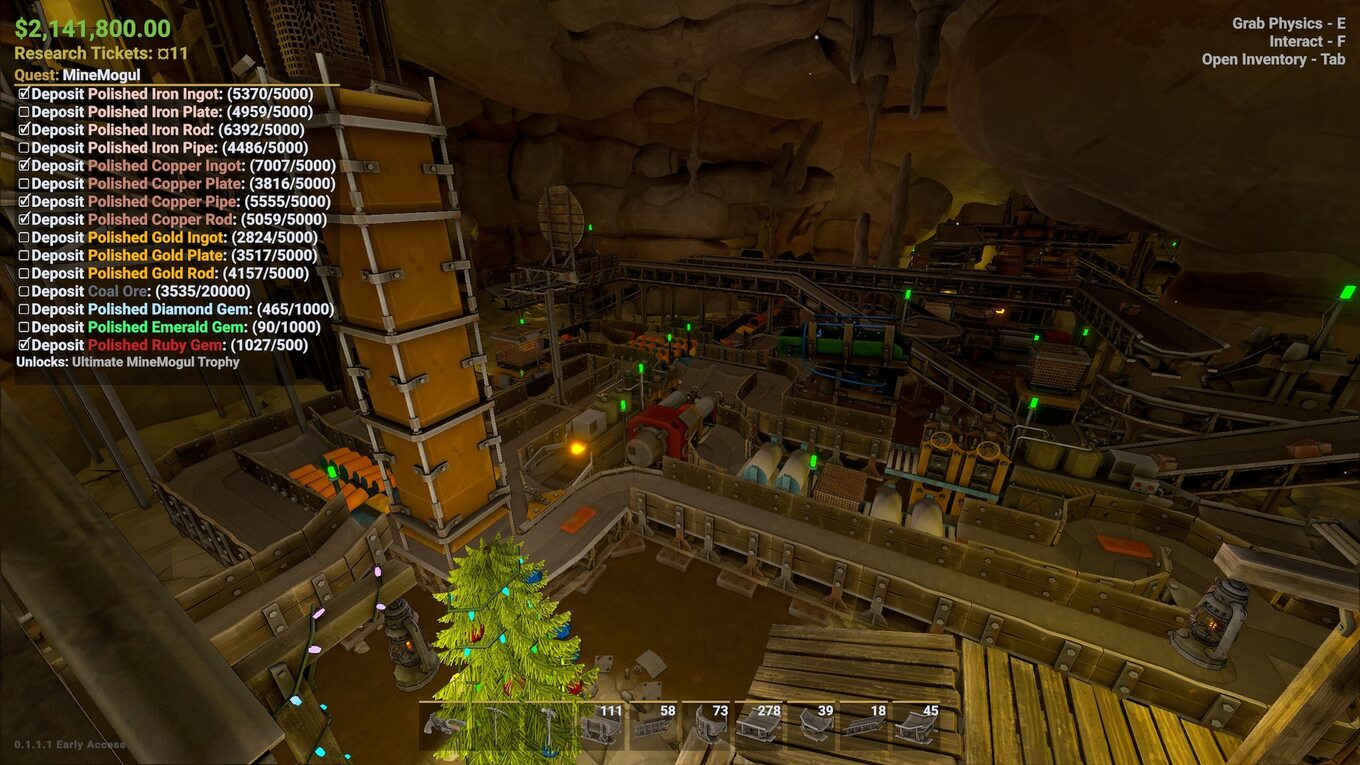The width and height of the screenshot is (1360, 765).
Task: Choose the conveyor slot with 278 items
Action: pyautogui.click(x=761, y=725)
